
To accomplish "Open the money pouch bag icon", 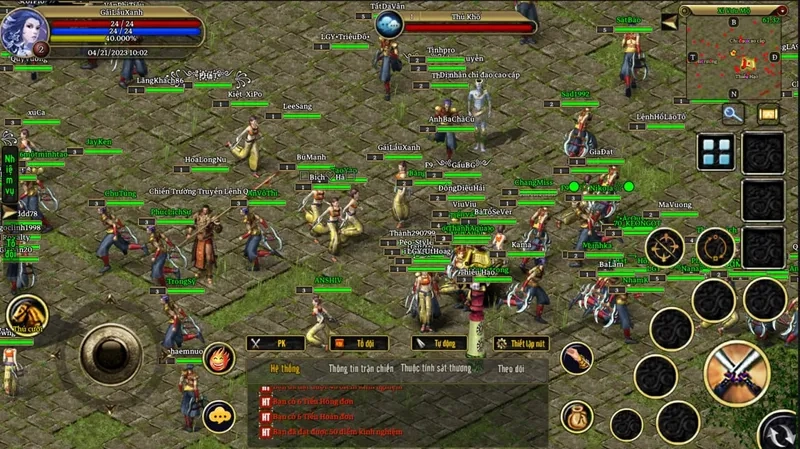I will pos(576,415).
